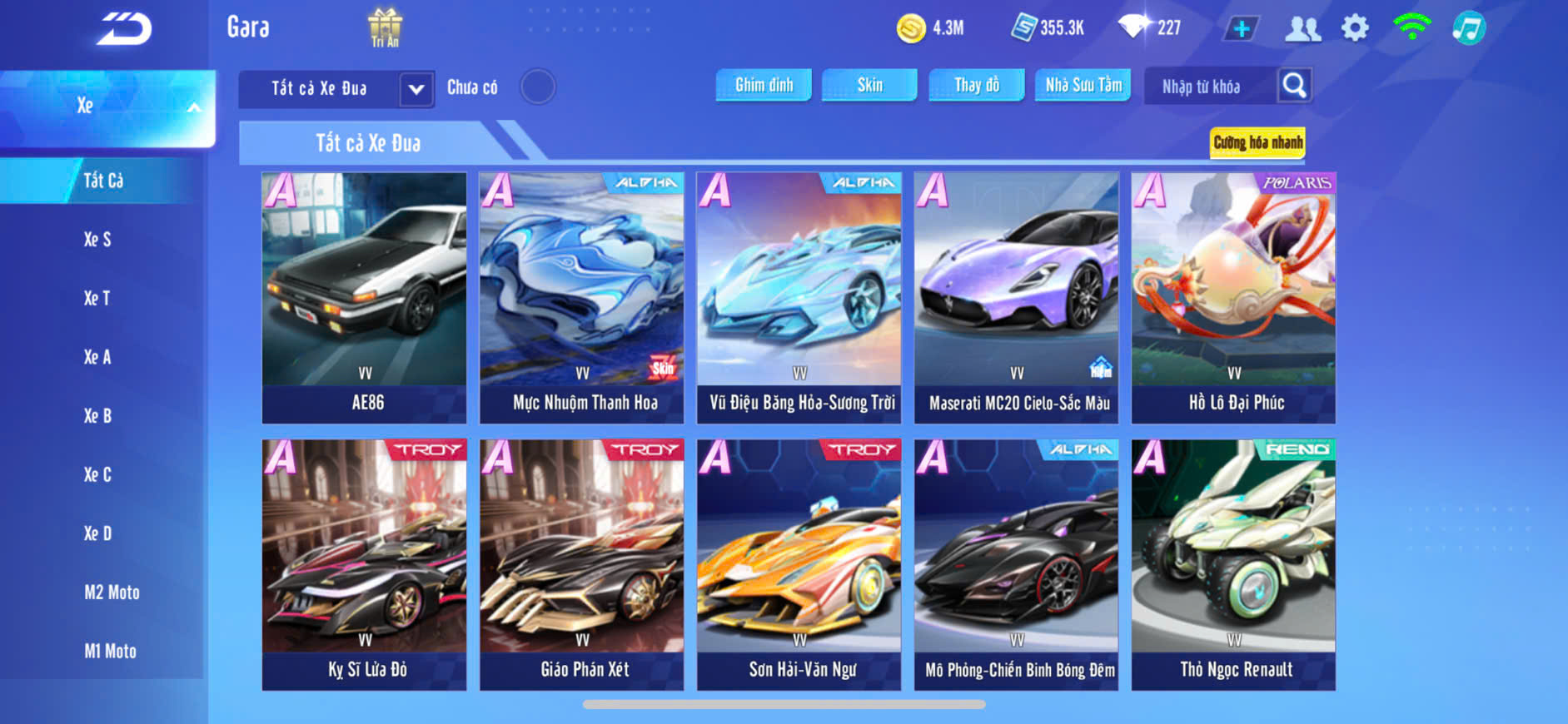This screenshot has width=1568, height=724.
Task: Click the Ghim đỉnh button
Action: click(764, 86)
